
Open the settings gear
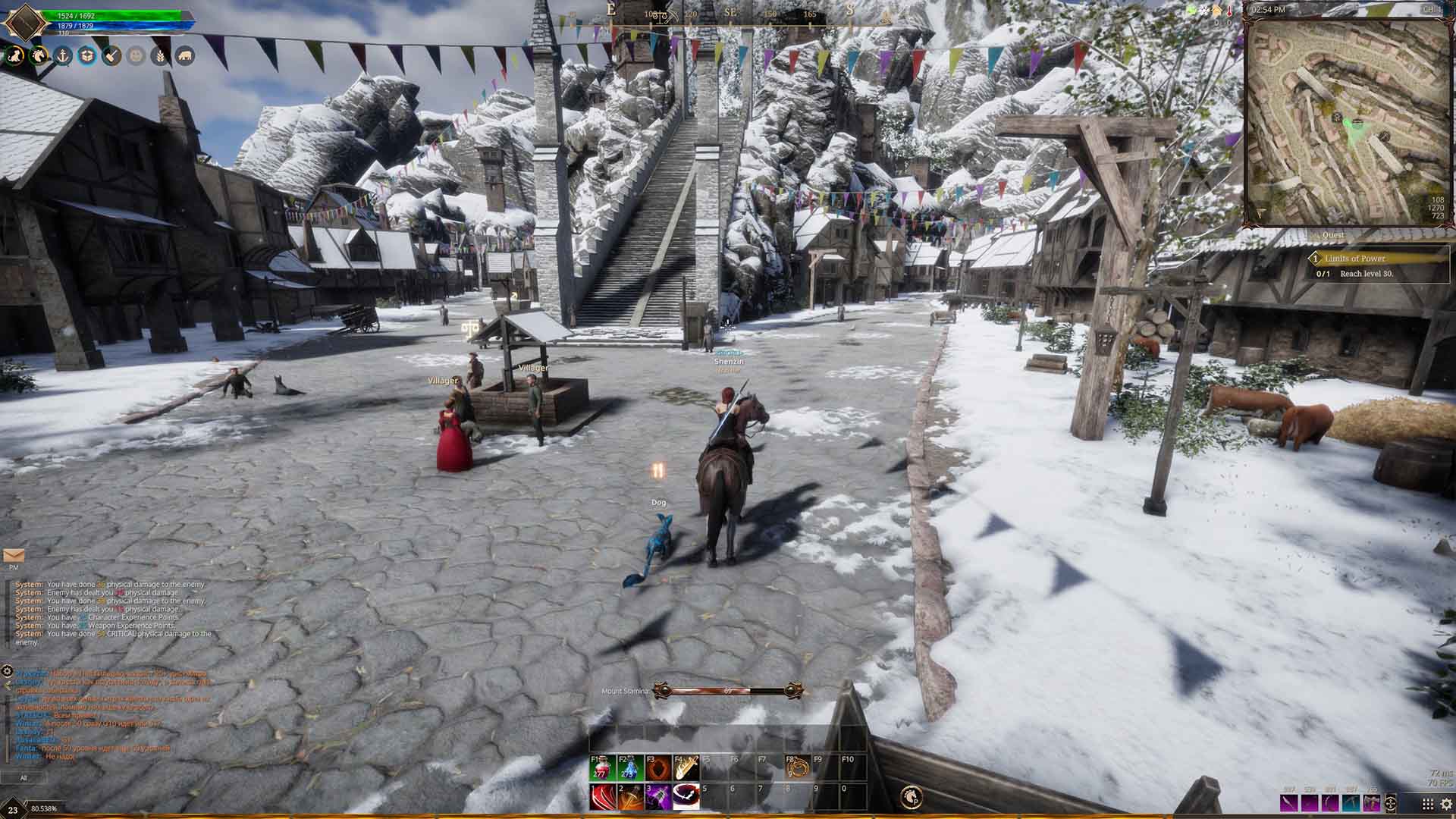pyautogui.click(x=1445, y=804)
